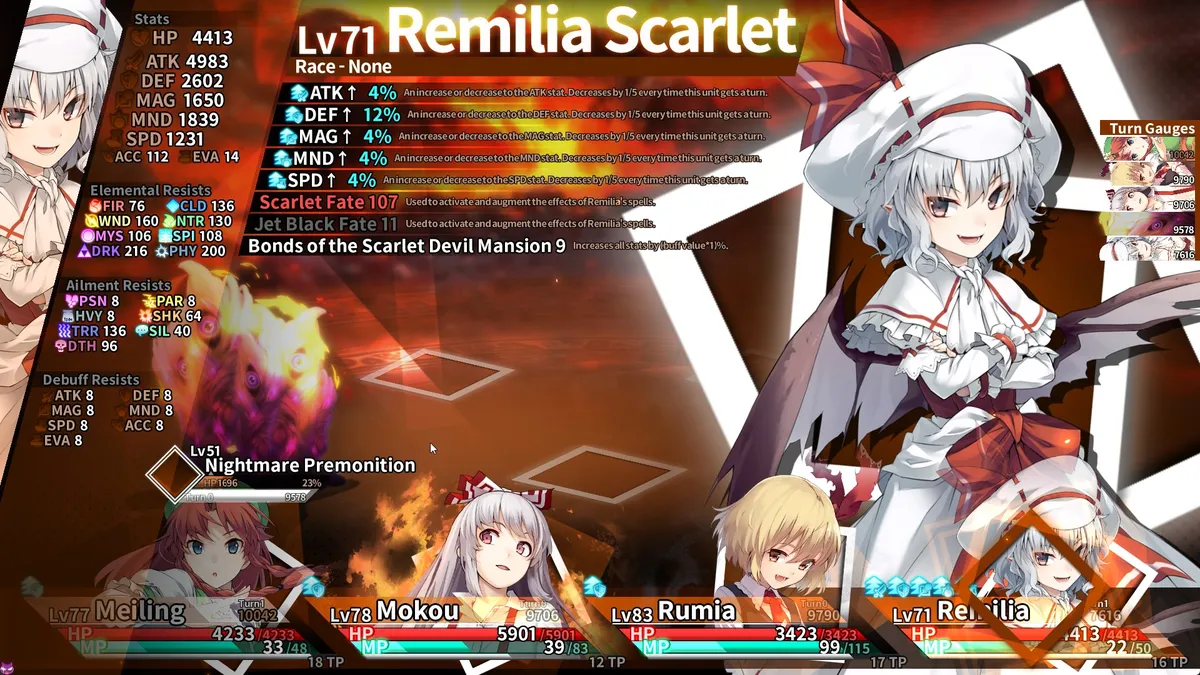Screen dimensions: 1200x675
Task: Click the Nightmare Premonition enemy nameplate
Action: click(309, 465)
